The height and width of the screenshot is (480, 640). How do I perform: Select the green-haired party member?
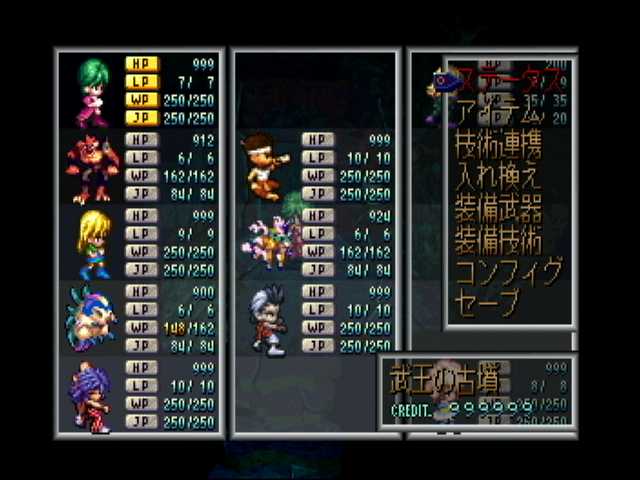coord(92,89)
